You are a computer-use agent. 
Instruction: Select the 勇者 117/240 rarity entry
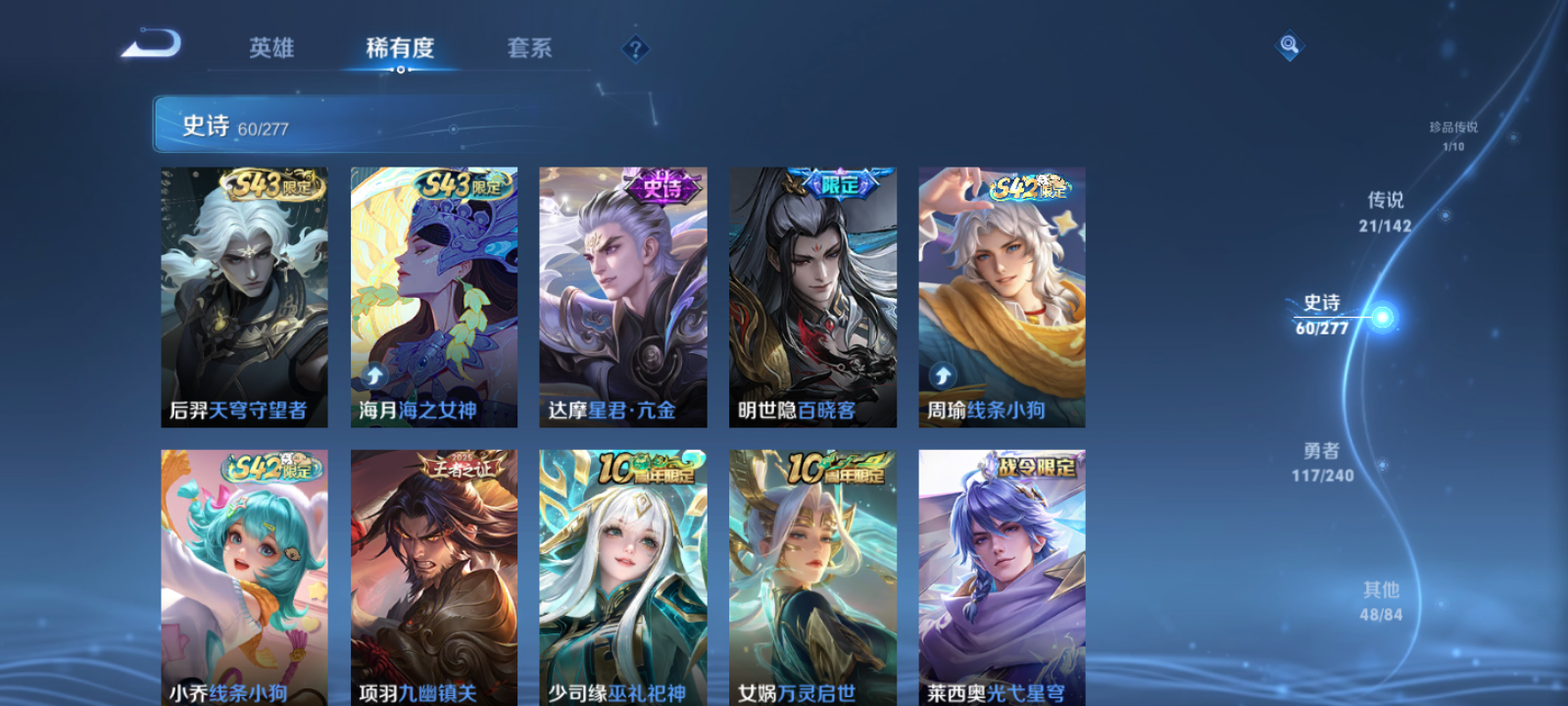pos(1322,463)
